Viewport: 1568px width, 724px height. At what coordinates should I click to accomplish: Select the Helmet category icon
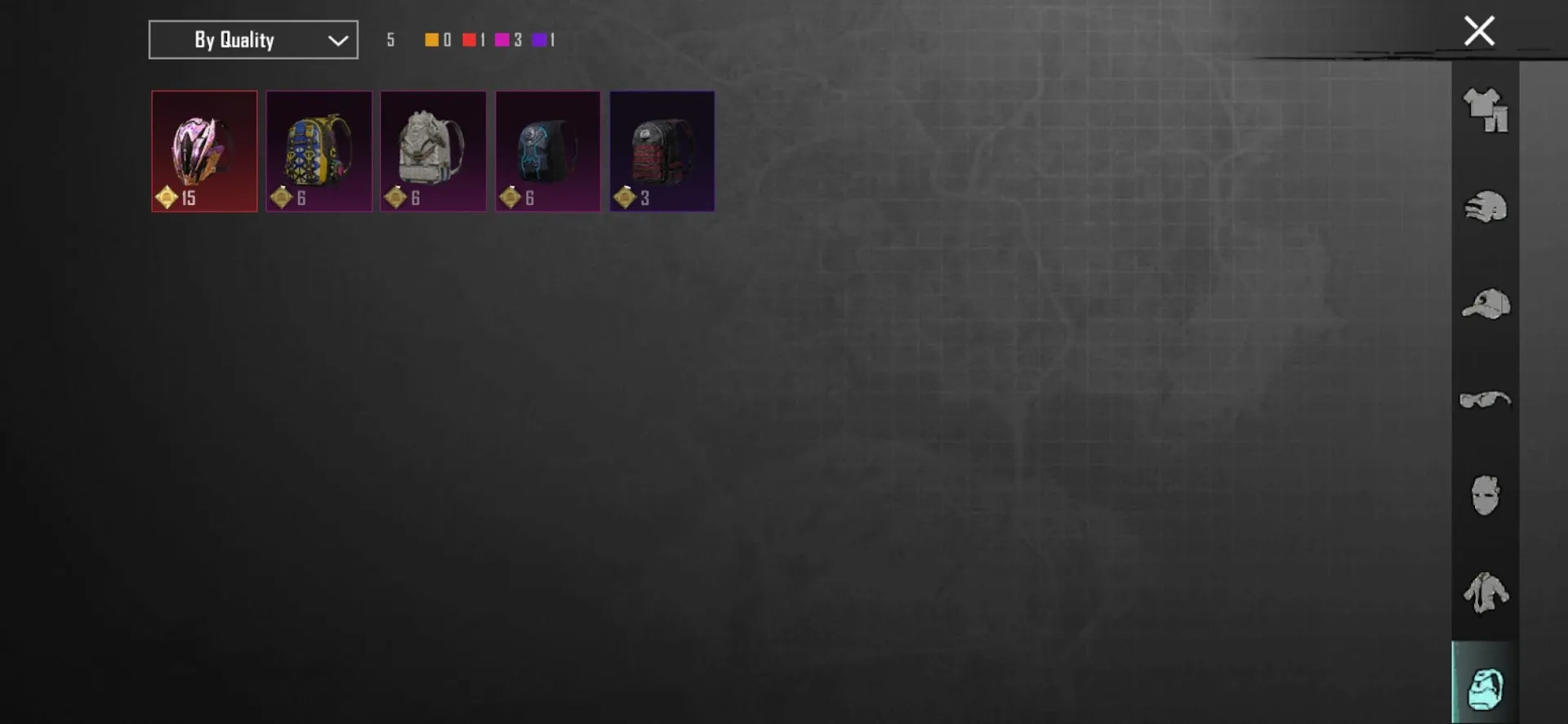(x=1486, y=207)
